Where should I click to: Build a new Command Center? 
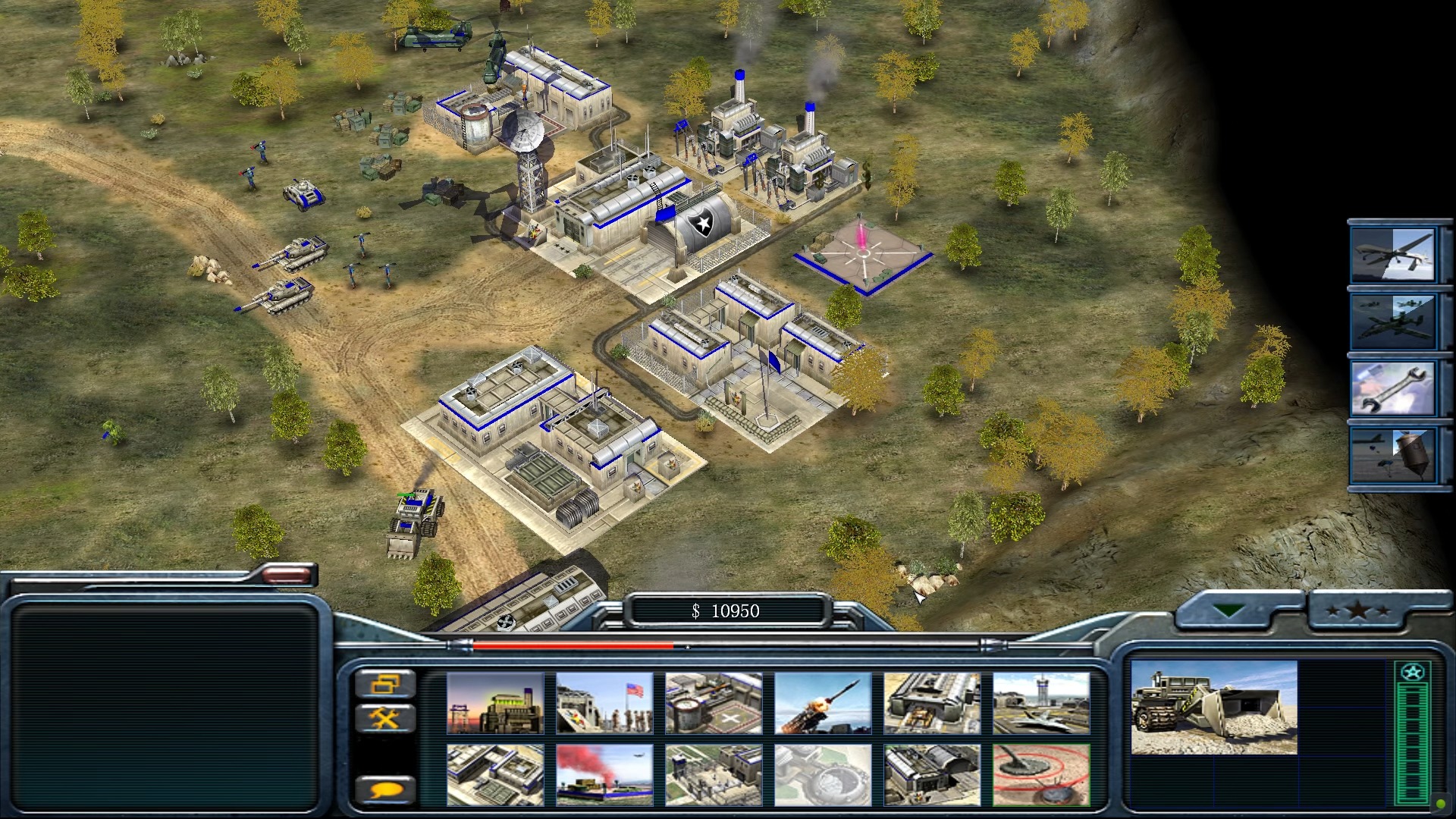pos(932,774)
